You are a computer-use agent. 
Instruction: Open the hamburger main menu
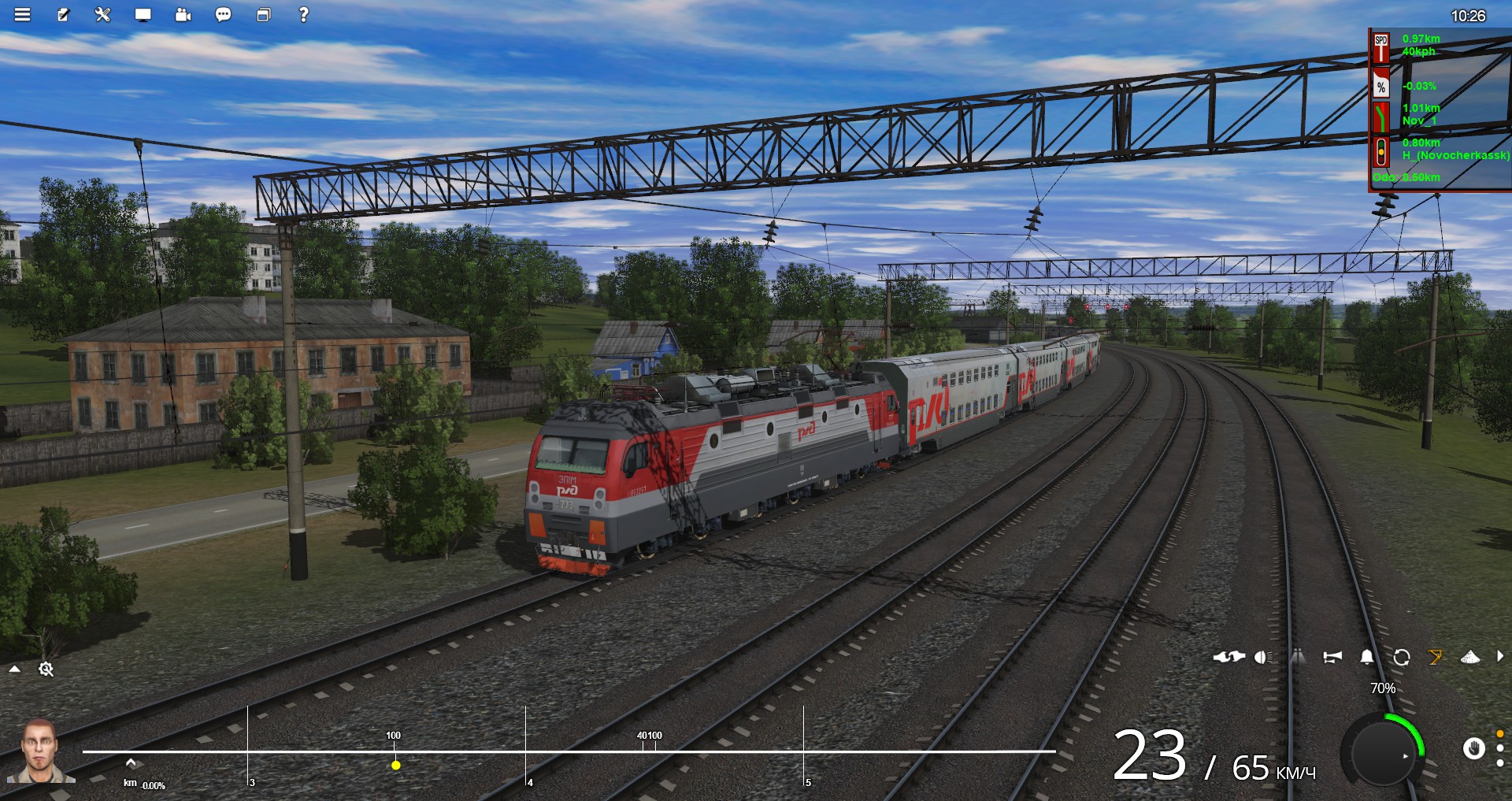tap(22, 15)
